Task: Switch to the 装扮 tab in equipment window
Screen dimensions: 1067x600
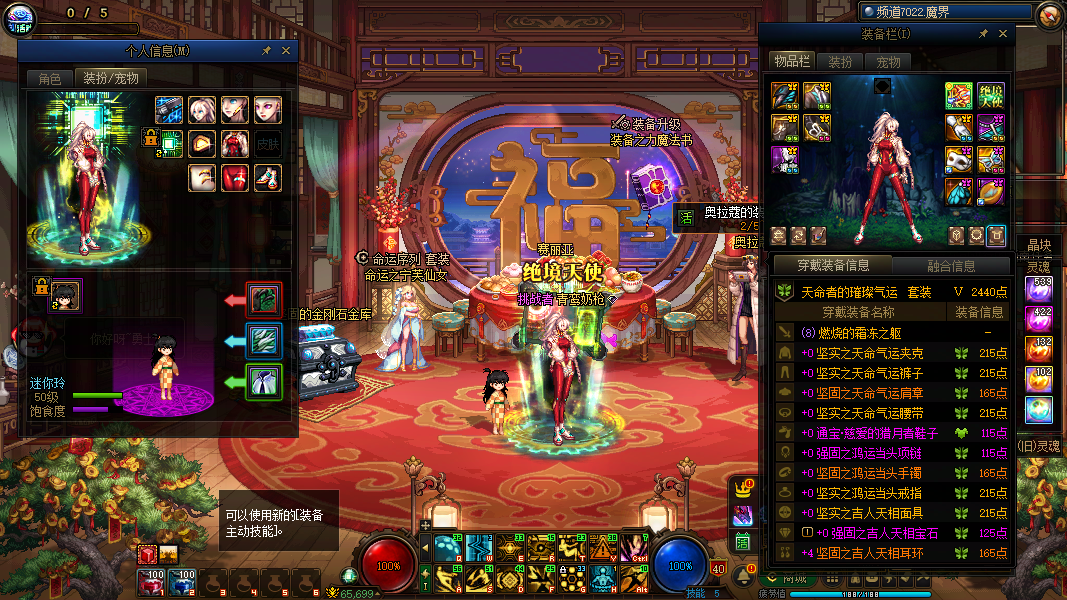Action: (840, 62)
